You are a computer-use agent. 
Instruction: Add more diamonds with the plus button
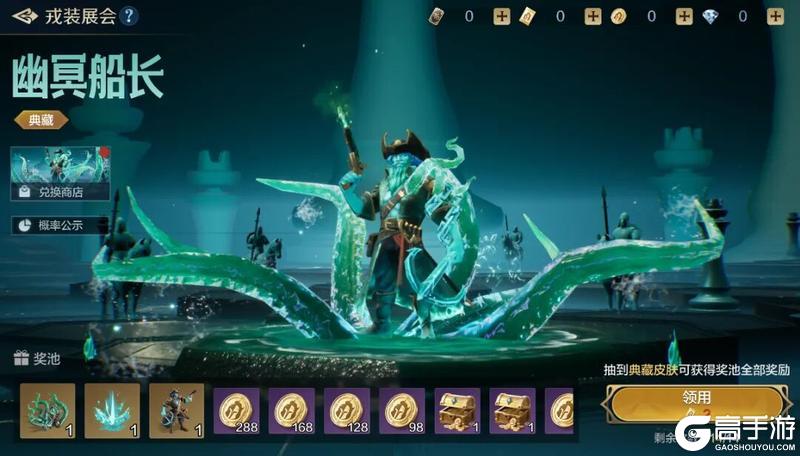click(x=773, y=16)
